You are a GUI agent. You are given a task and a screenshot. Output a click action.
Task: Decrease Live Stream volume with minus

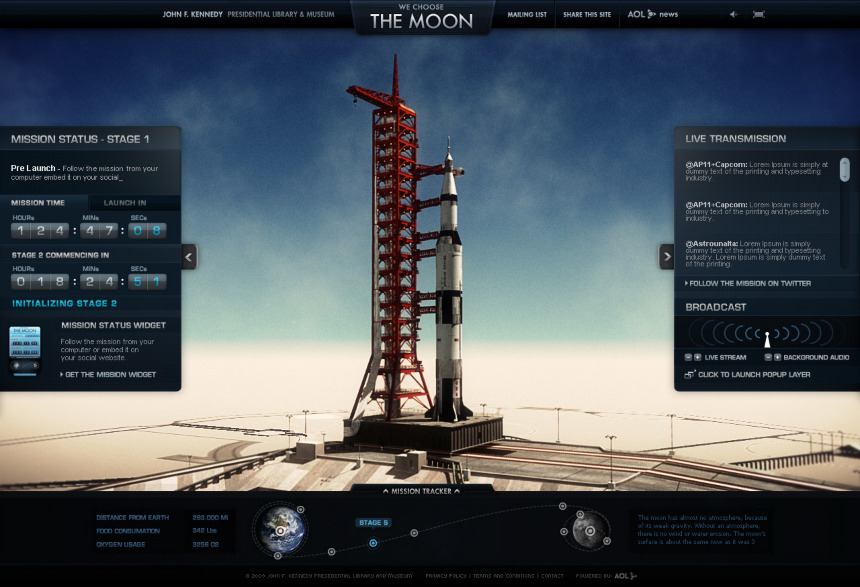click(688, 357)
